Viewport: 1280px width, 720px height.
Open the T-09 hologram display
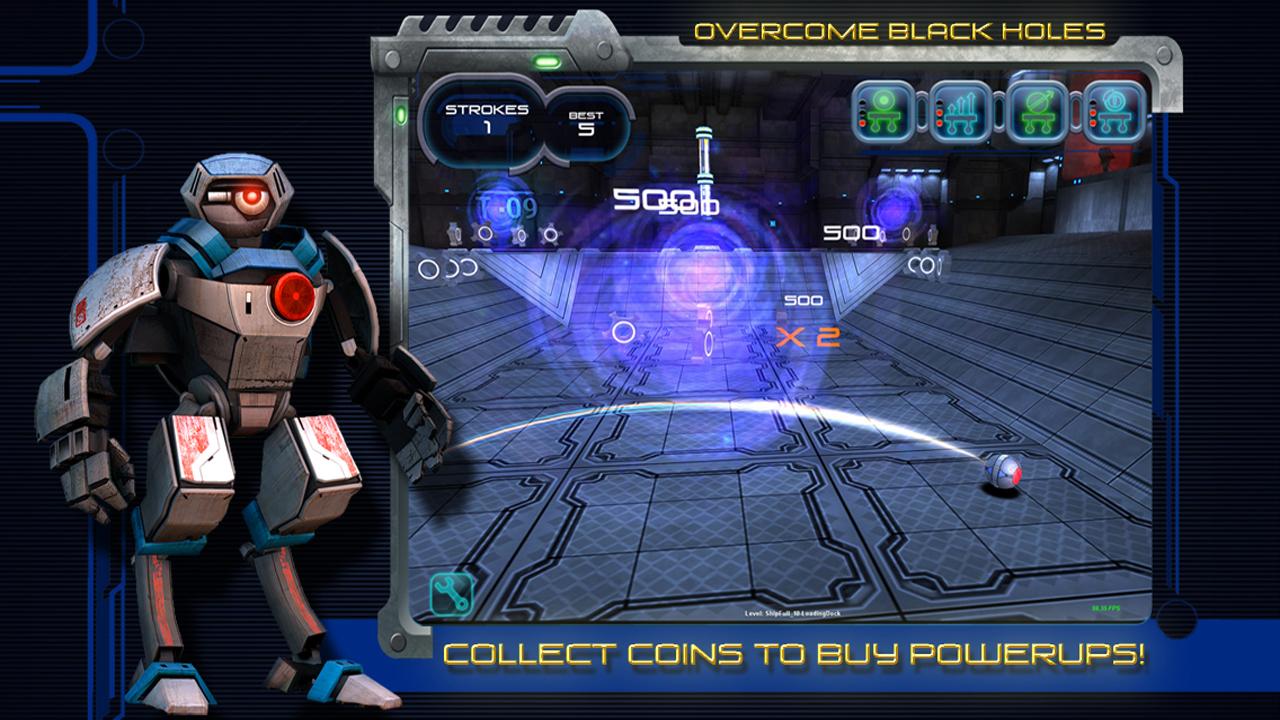pyautogui.click(x=505, y=205)
